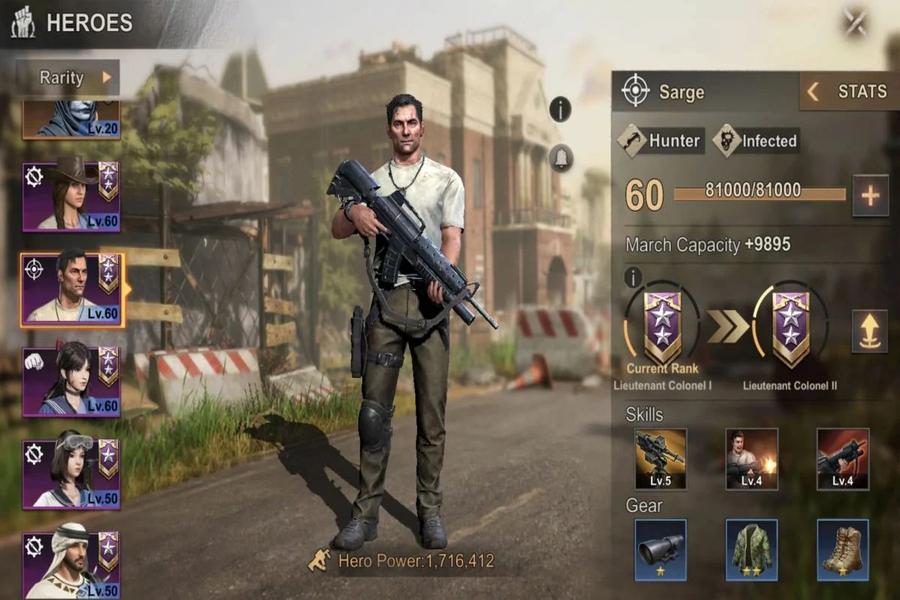The height and width of the screenshot is (600, 900).
Task: Promote rank with the upward arrow button
Action: [869, 331]
